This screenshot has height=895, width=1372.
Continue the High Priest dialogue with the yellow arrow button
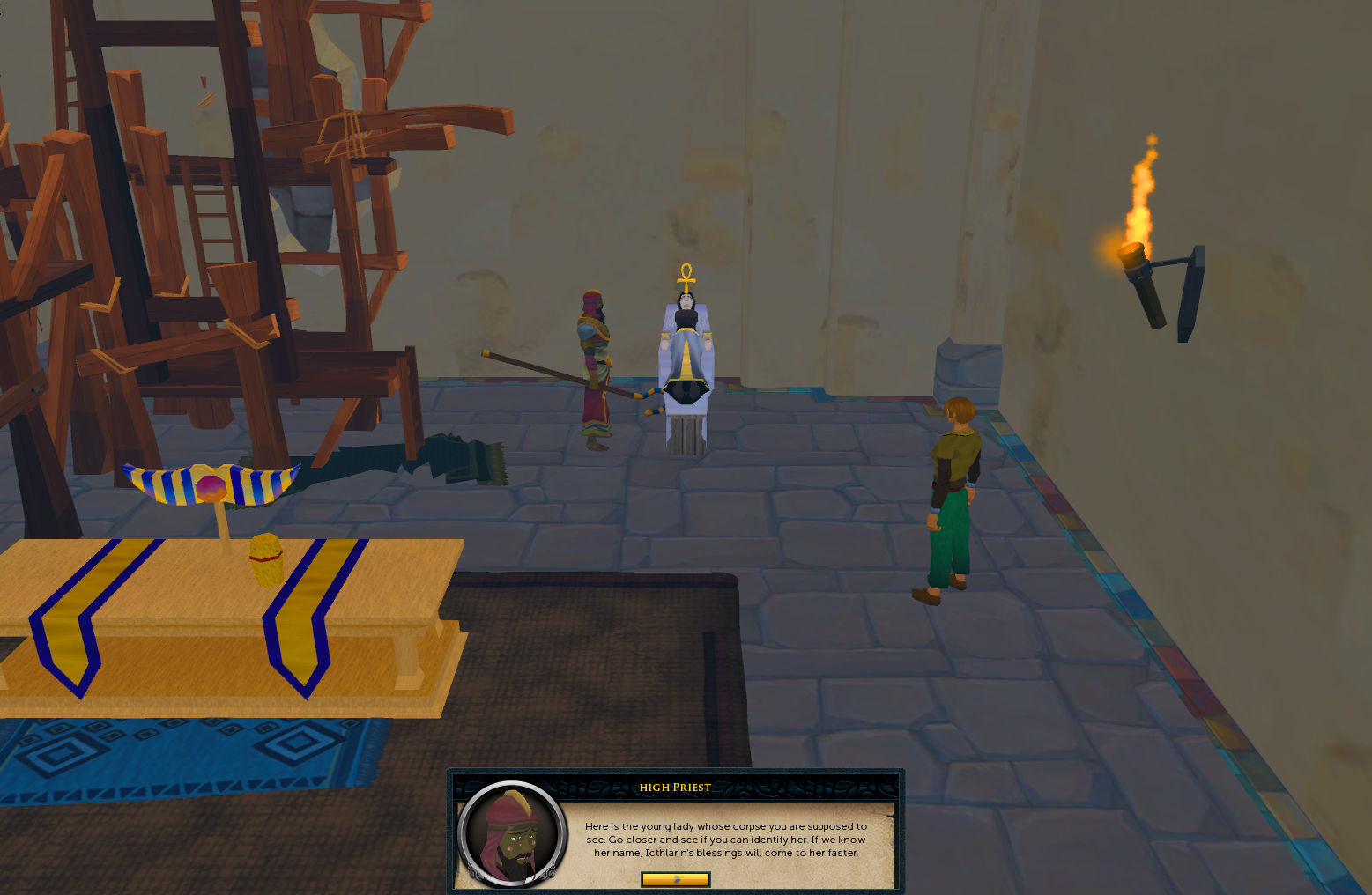676,879
